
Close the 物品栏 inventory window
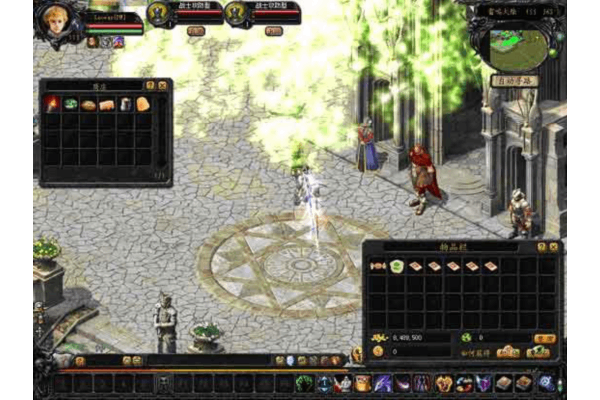[x=554, y=246]
